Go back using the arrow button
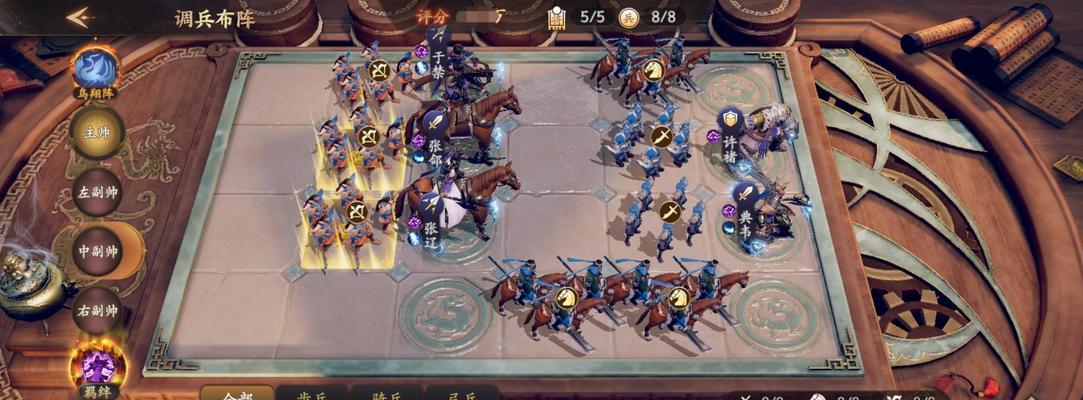1083x400 pixels. [79, 17]
